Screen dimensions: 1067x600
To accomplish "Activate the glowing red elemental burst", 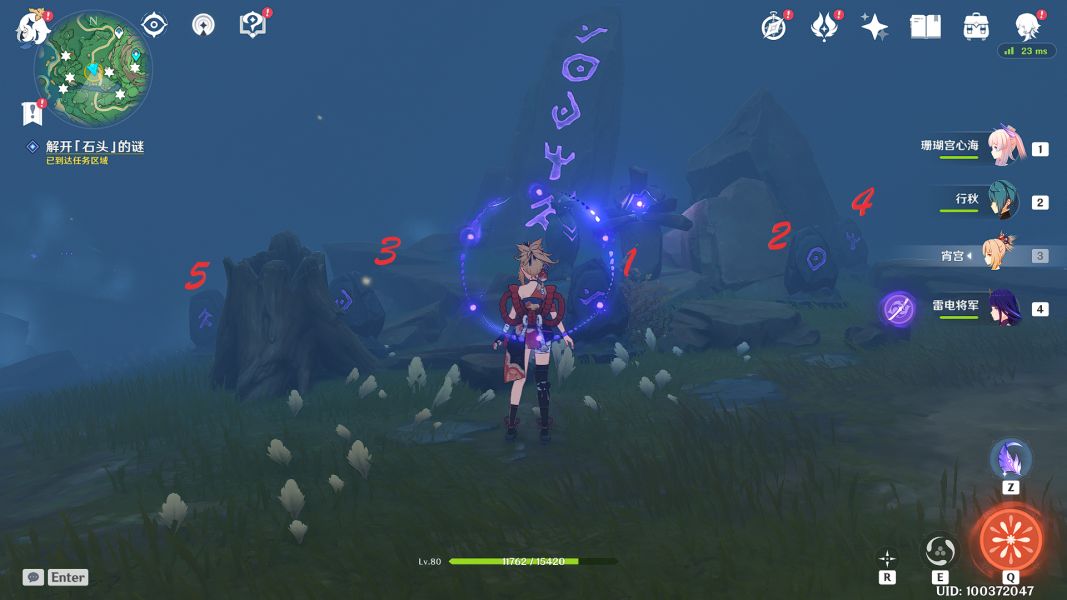I will pyautogui.click(x=1010, y=540).
